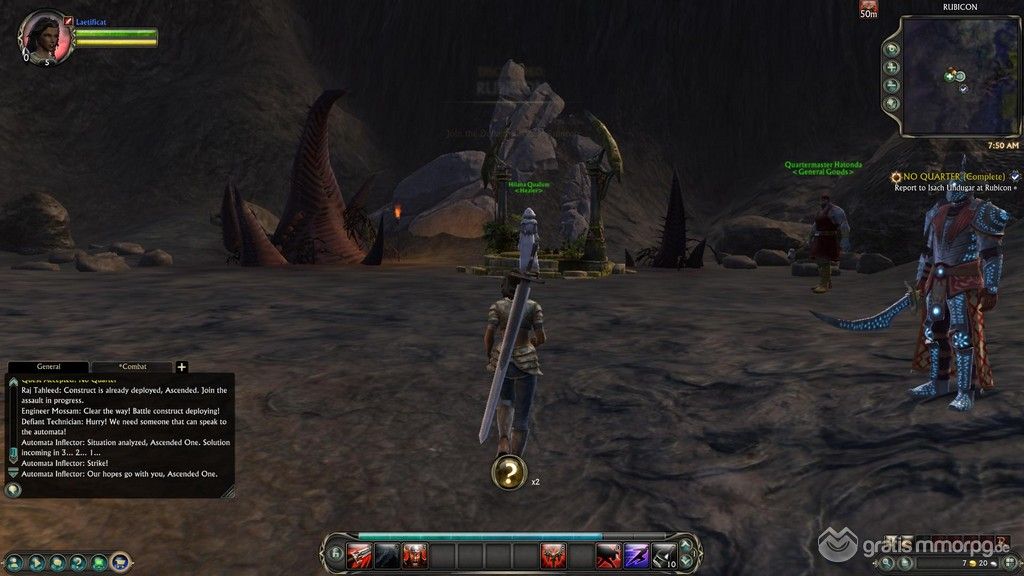Zoom in the minimap with plus button
Screen dimensions: 1024x576
coord(892,67)
